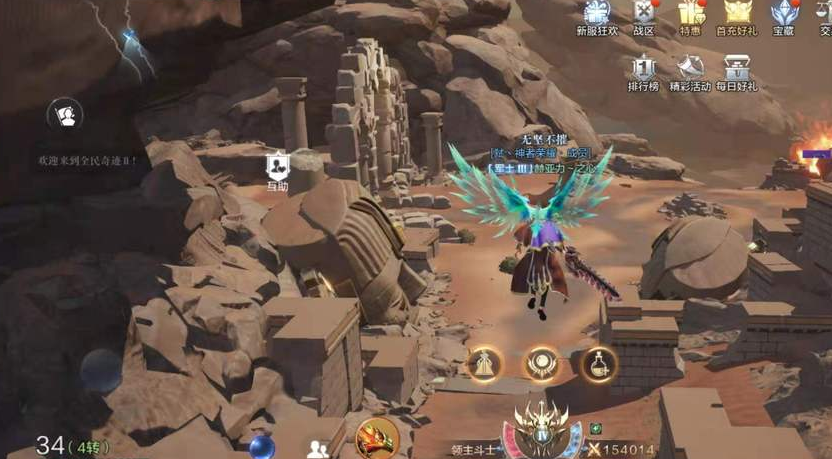Open the chat bubble icon
Screen dimensions: 832x459
click(x=65, y=115)
